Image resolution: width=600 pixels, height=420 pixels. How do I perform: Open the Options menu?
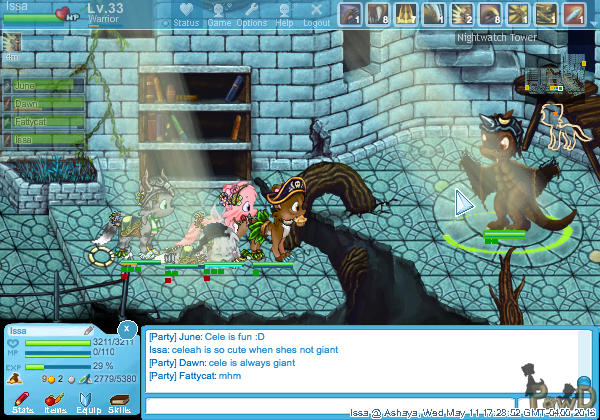coord(251,14)
